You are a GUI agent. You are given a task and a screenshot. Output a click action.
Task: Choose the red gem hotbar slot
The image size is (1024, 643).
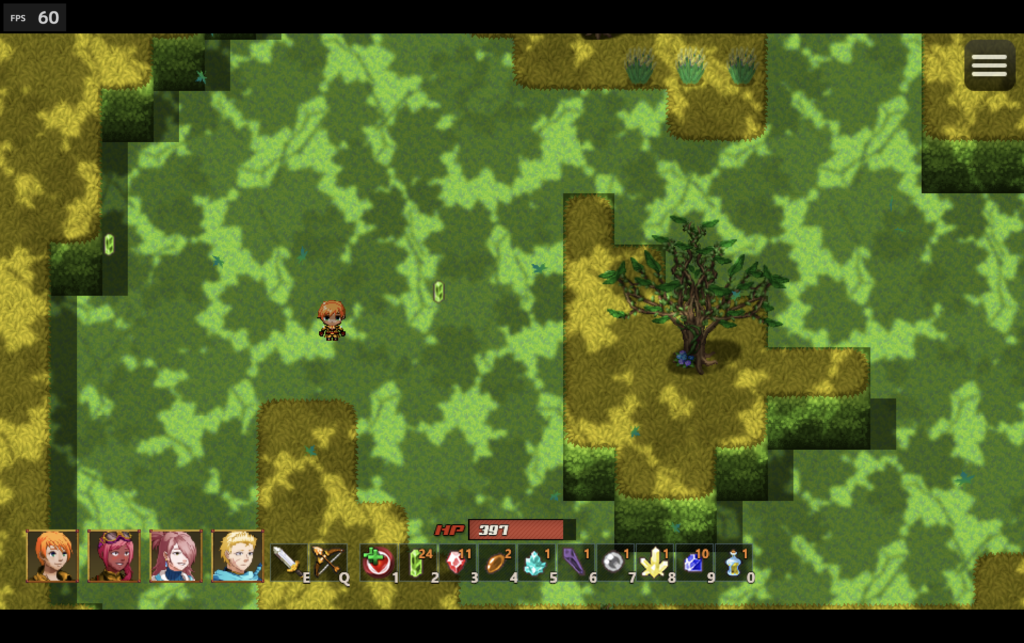pyautogui.click(x=456, y=562)
